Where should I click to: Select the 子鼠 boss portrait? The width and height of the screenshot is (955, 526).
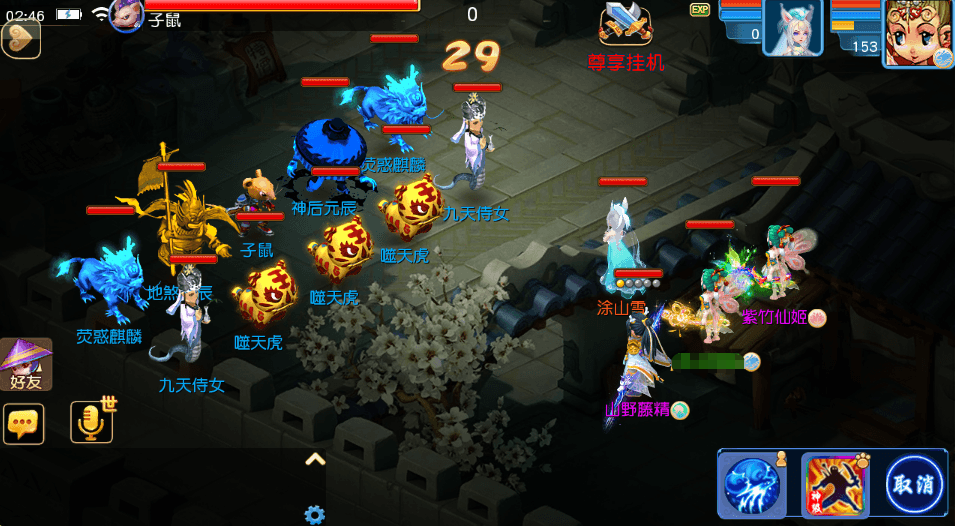tap(127, 16)
